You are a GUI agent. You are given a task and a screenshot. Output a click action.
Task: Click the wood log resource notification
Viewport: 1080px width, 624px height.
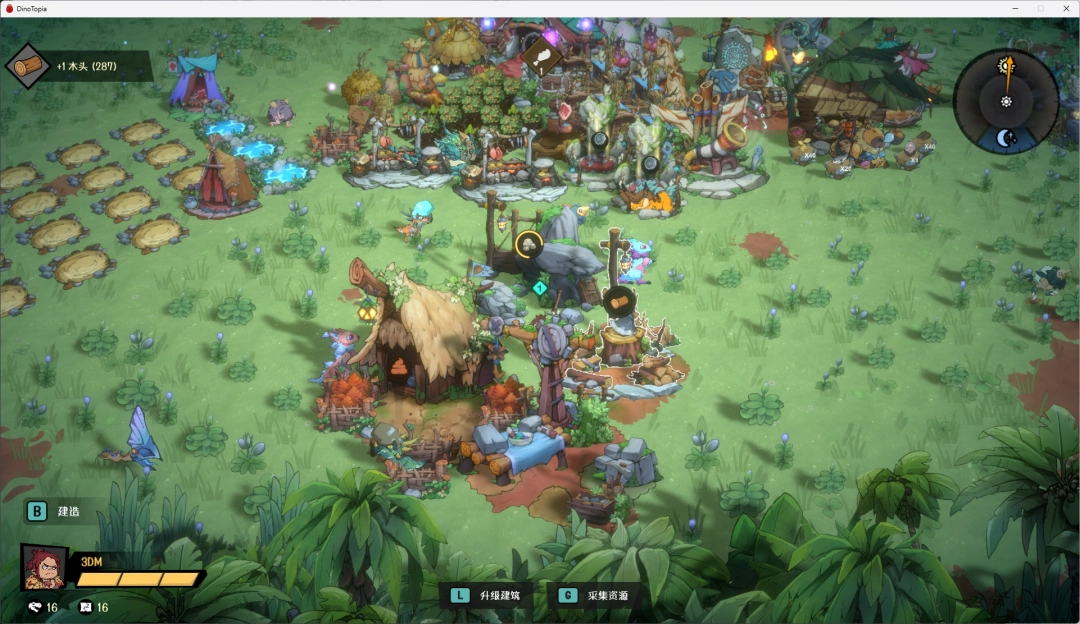tap(80, 66)
